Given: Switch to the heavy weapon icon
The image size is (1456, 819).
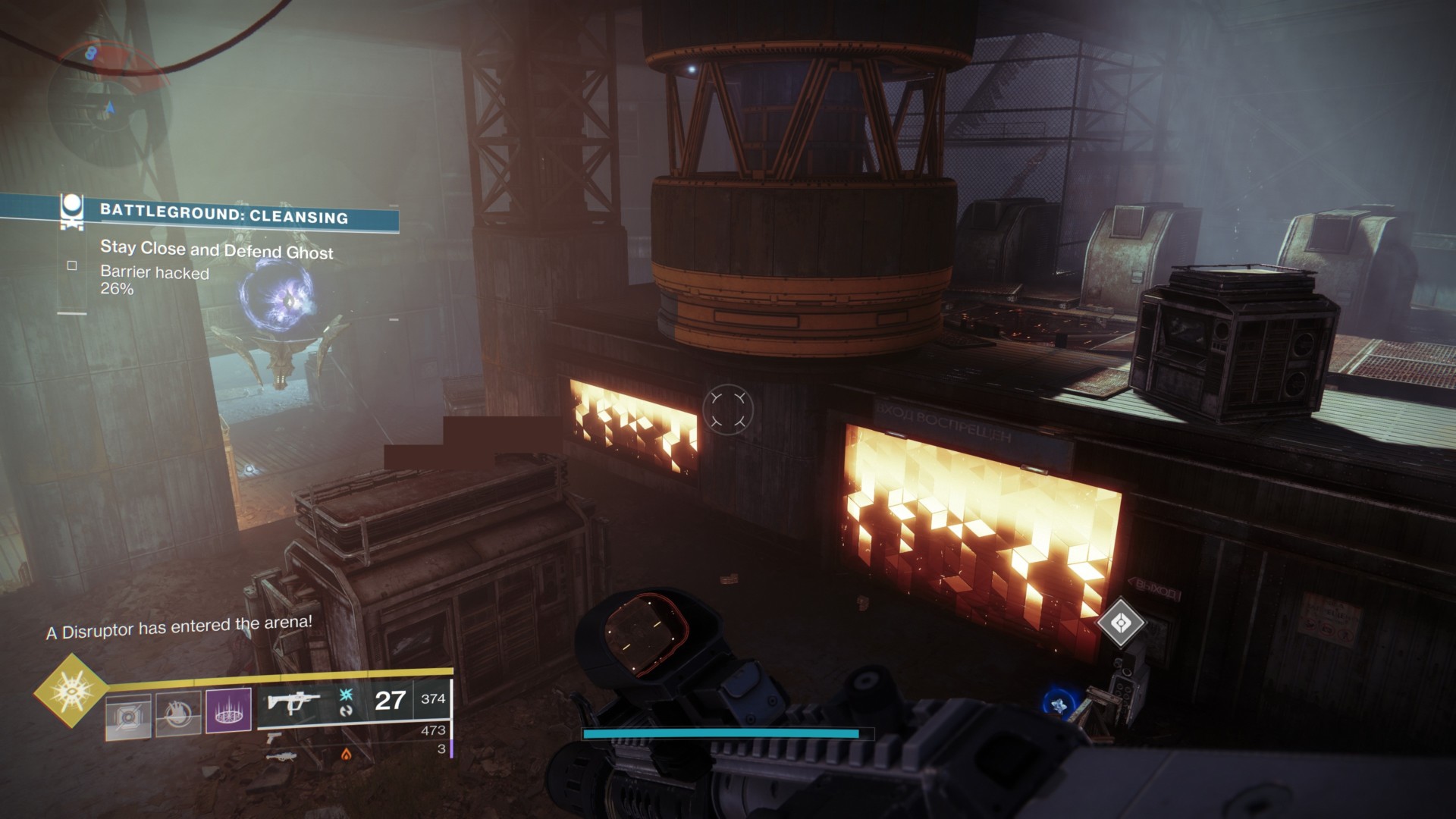Looking at the screenshot, I should coord(279,755).
